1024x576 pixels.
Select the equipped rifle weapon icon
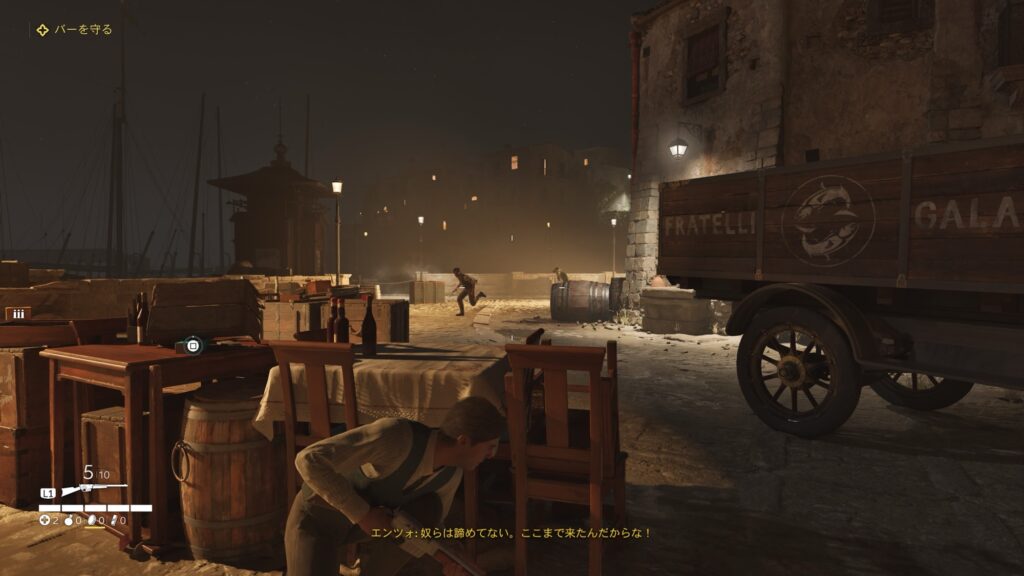click(94, 491)
